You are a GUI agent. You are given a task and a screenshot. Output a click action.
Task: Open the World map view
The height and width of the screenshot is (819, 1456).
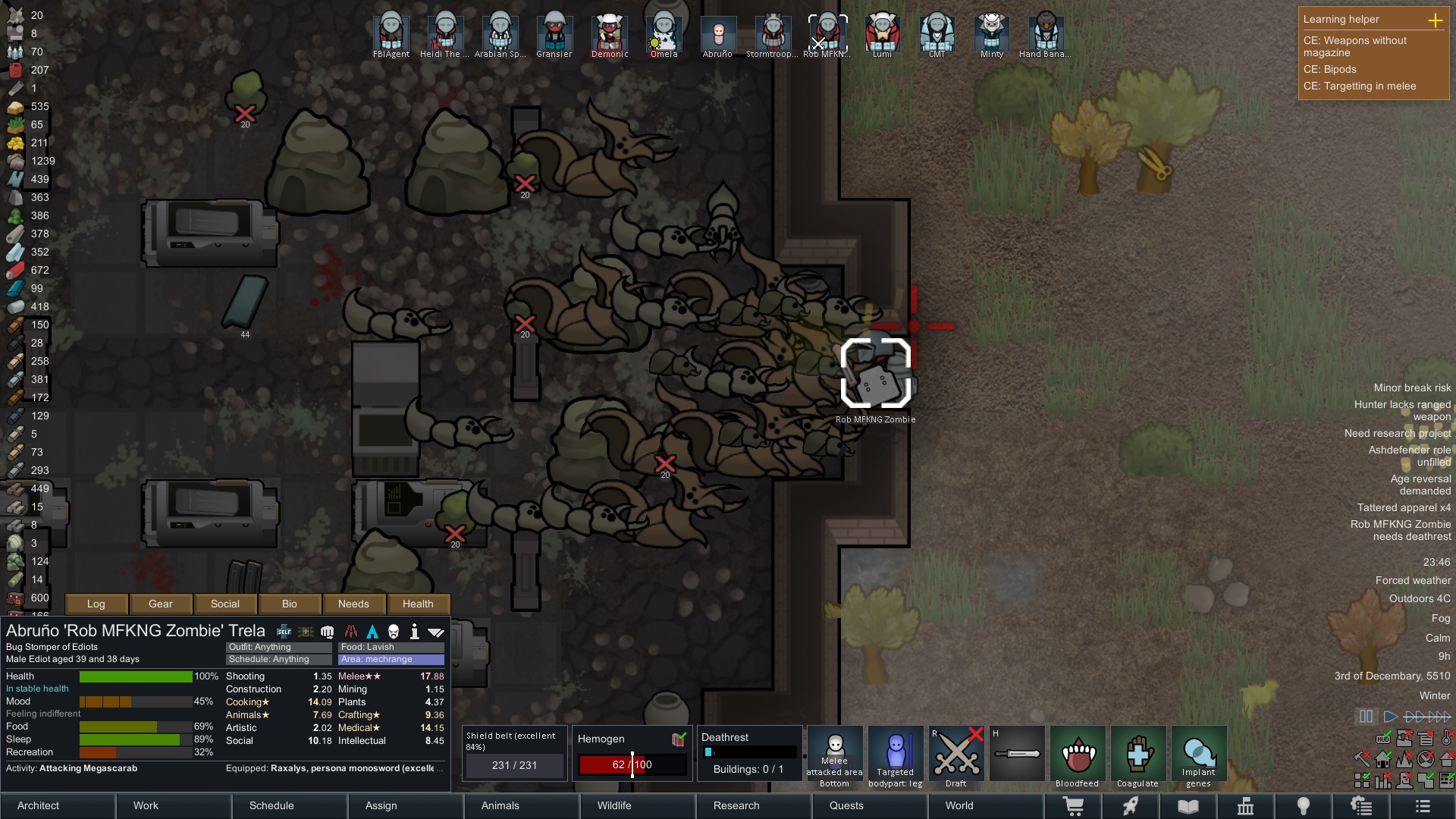click(x=959, y=805)
